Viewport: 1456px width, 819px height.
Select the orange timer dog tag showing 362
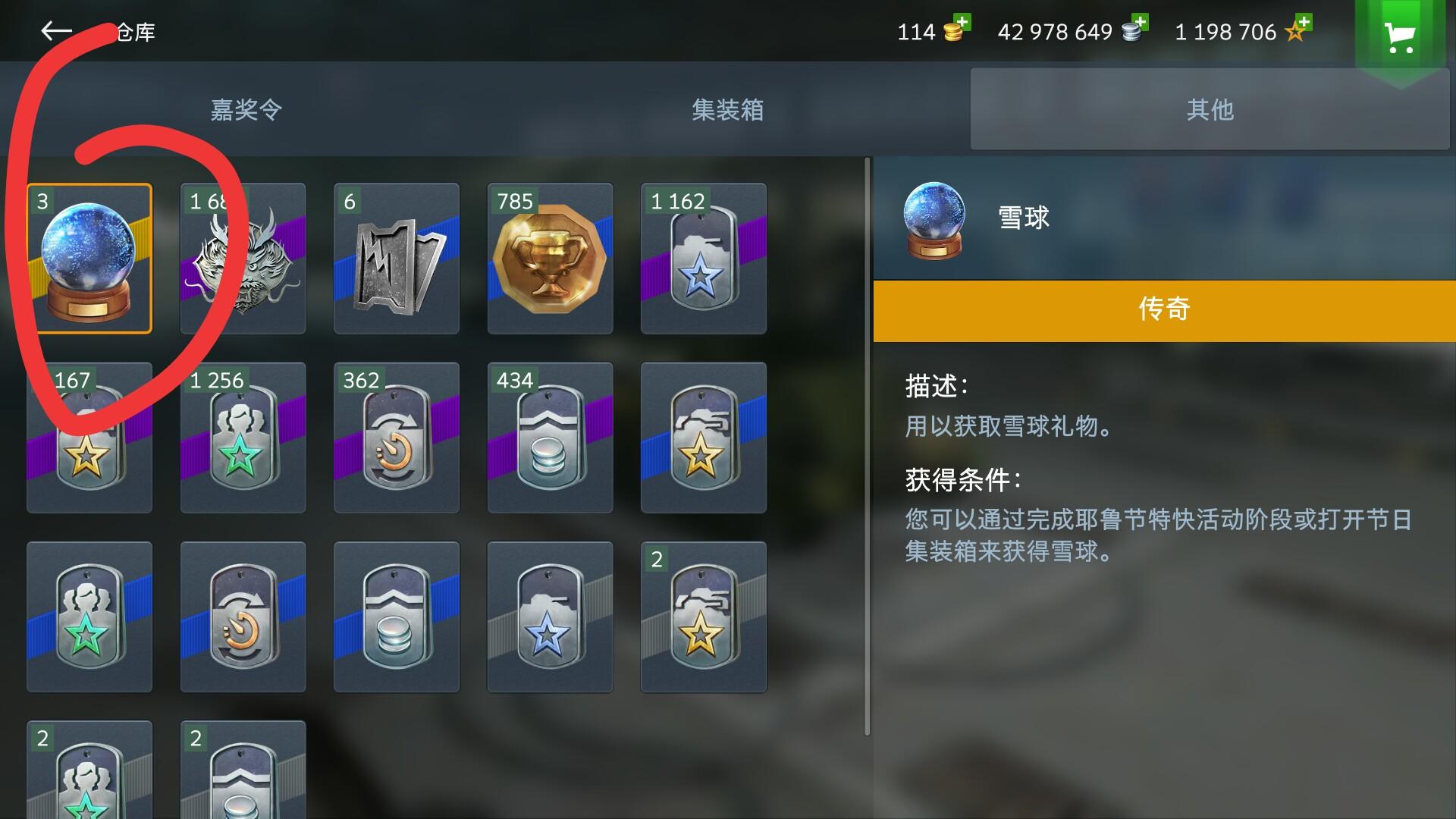coord(396,438)
